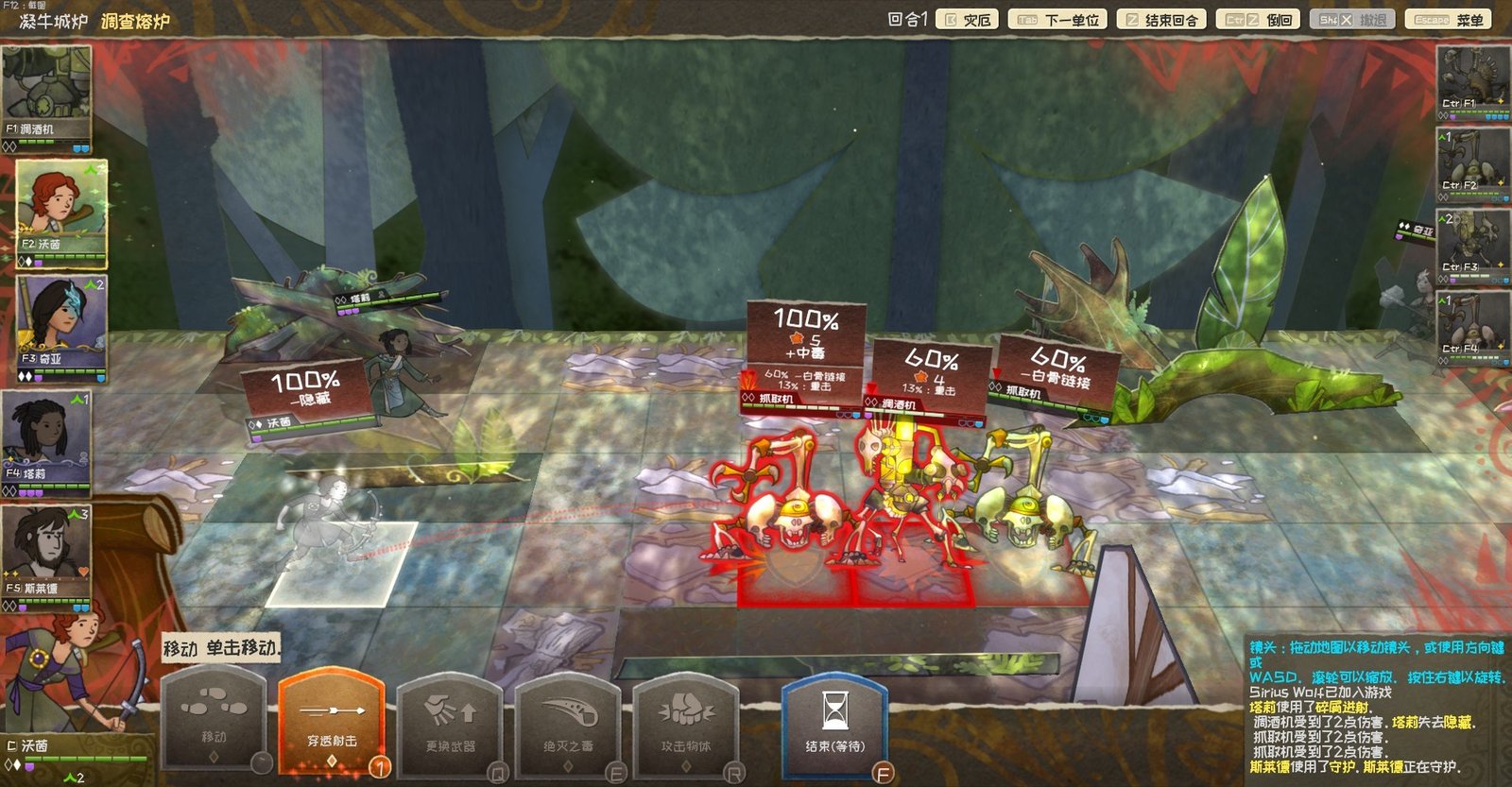Select the Ctrl F4 enemy portrait
This screenshot has width=1512, height=787.
click(x=1472, y=324)
